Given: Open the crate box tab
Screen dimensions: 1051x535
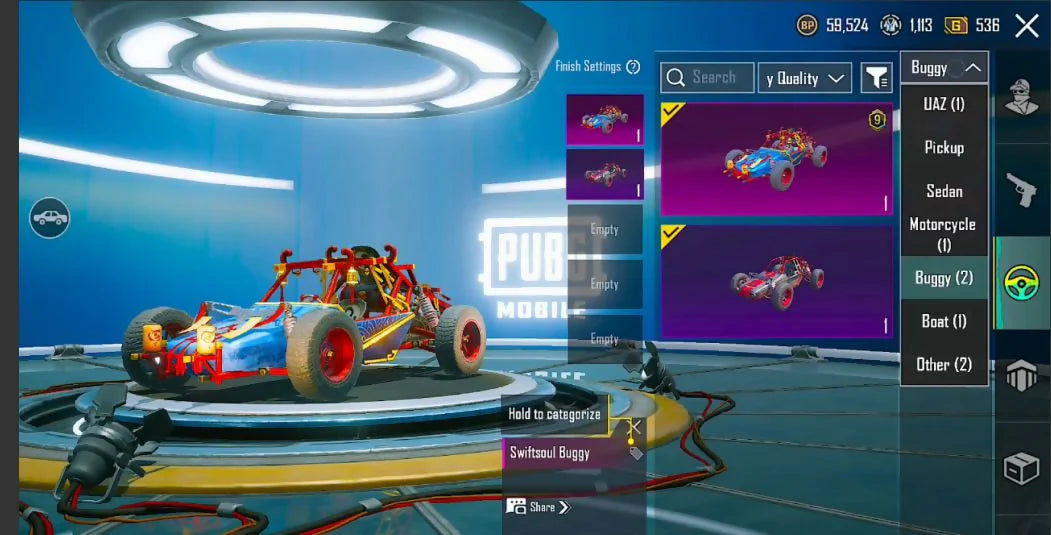Looking at the screenshot, I should pyautogui.click(x=1021, y=467).
